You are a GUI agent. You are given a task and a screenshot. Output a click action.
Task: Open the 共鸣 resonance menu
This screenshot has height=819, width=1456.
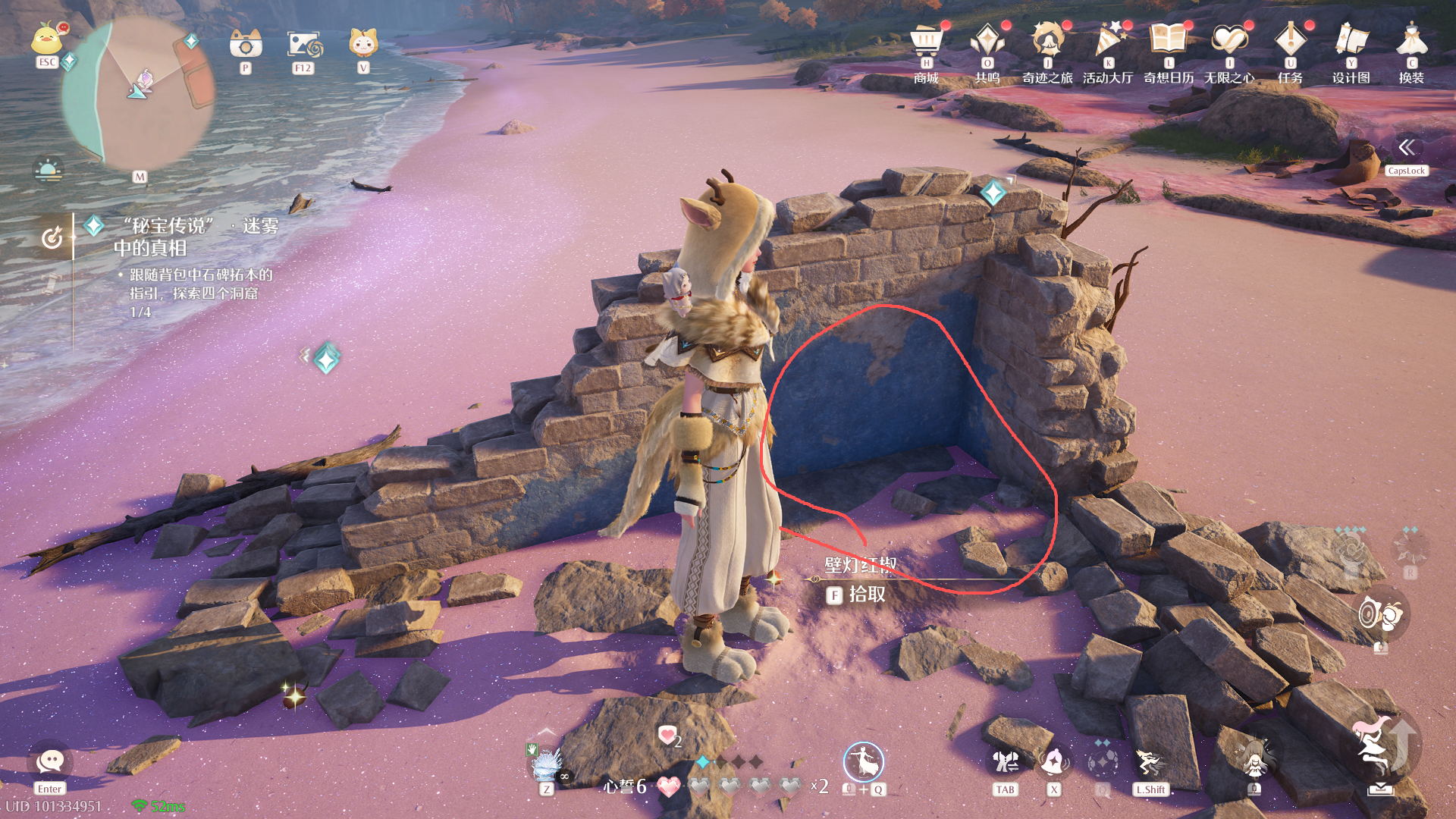click(x=987, y=42)
